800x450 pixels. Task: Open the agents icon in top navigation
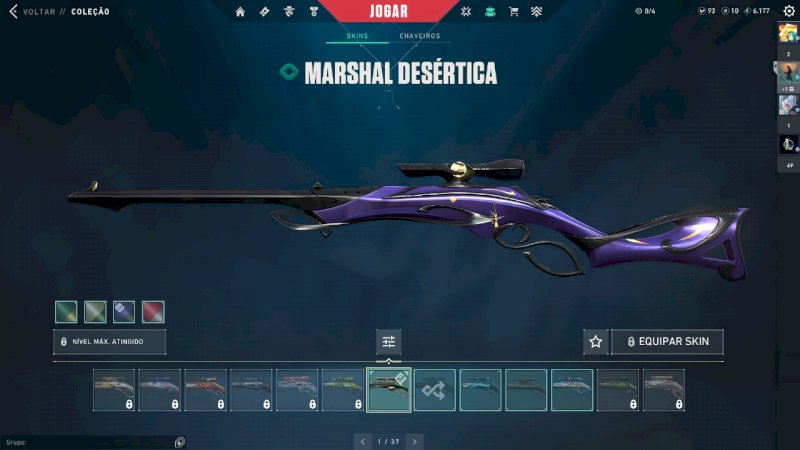(x=290, y=12)
